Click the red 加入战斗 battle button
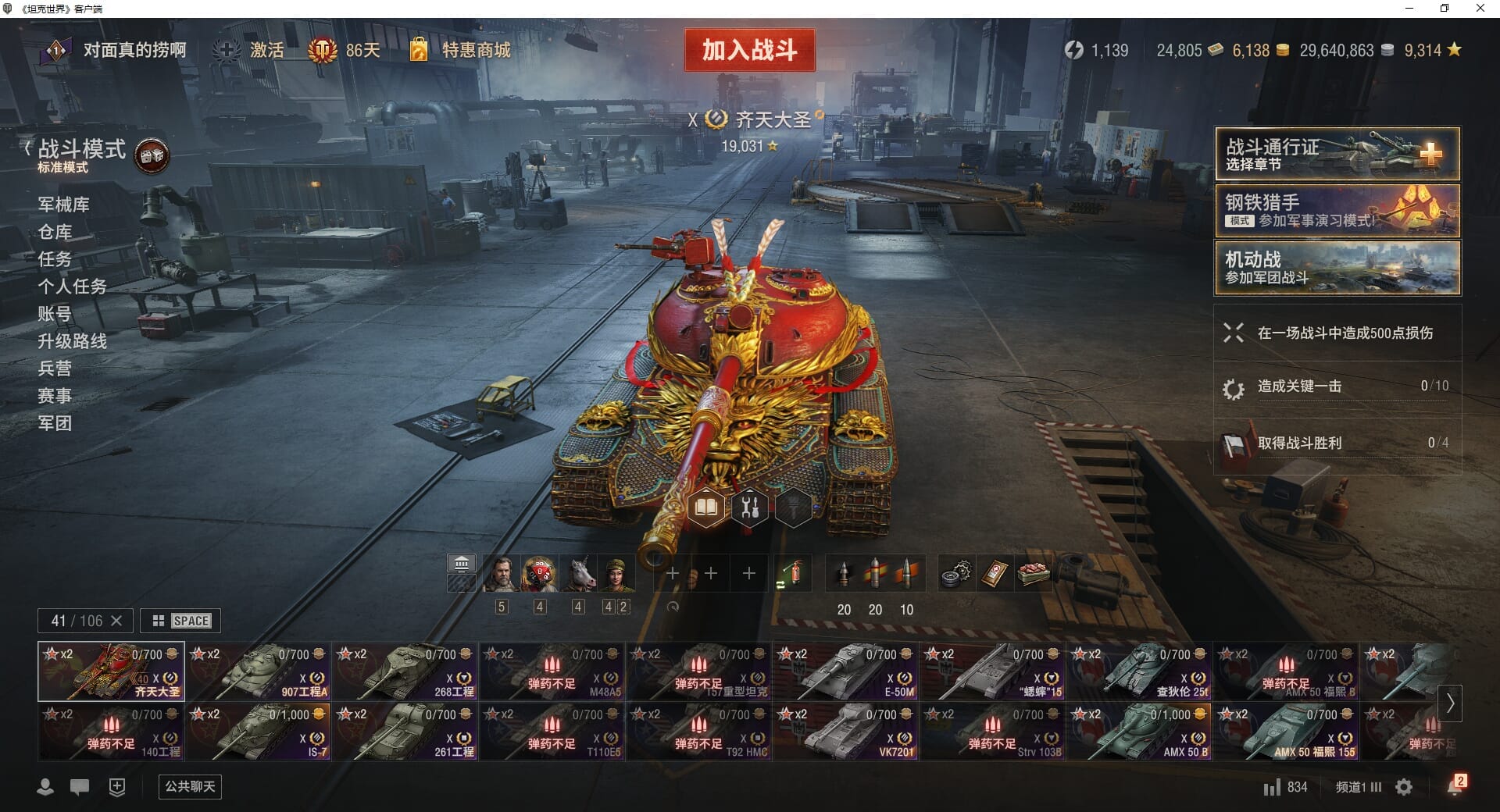Image resolution: width=1500 pixels, height=812 pixels. (749, 51)
